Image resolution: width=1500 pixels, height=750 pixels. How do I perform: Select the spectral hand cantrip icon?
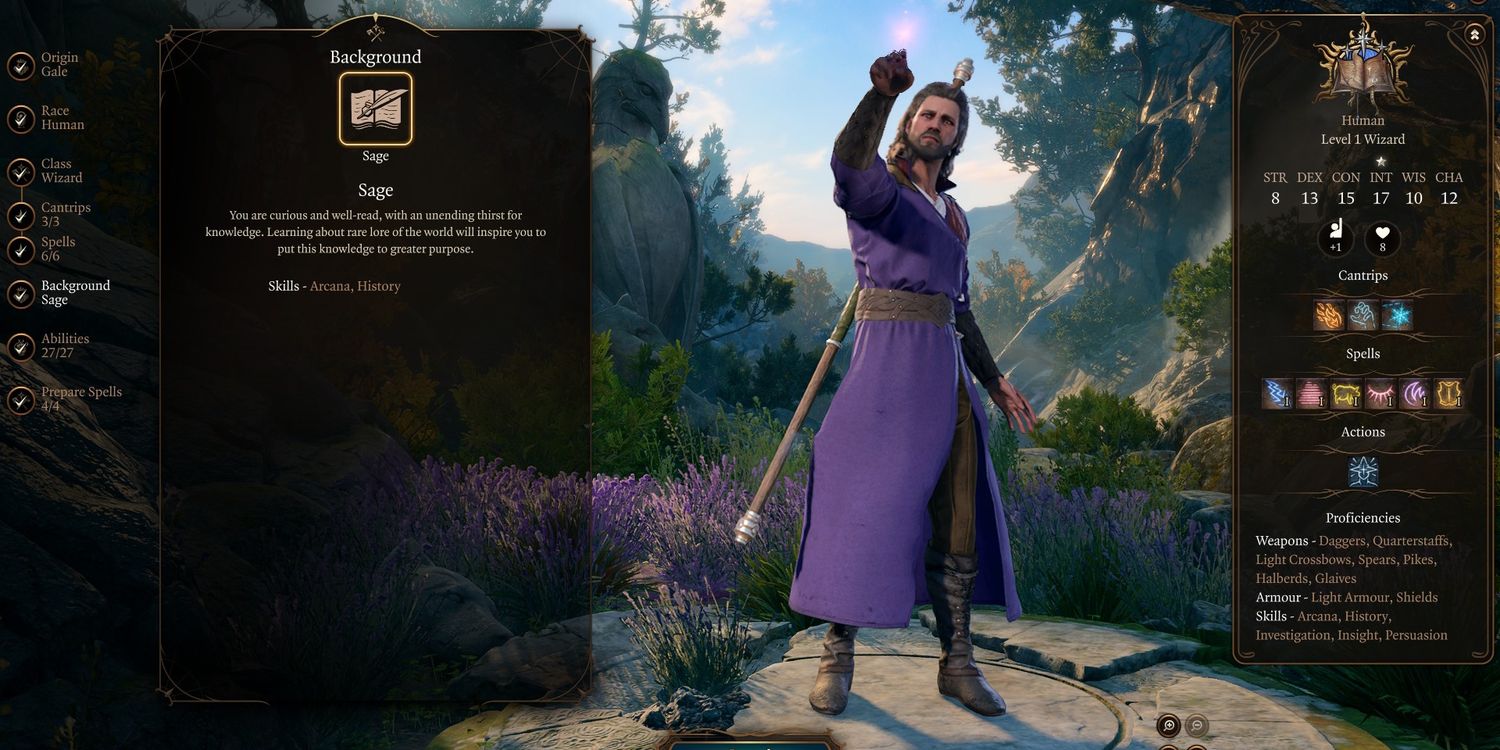pos(1363,316)
